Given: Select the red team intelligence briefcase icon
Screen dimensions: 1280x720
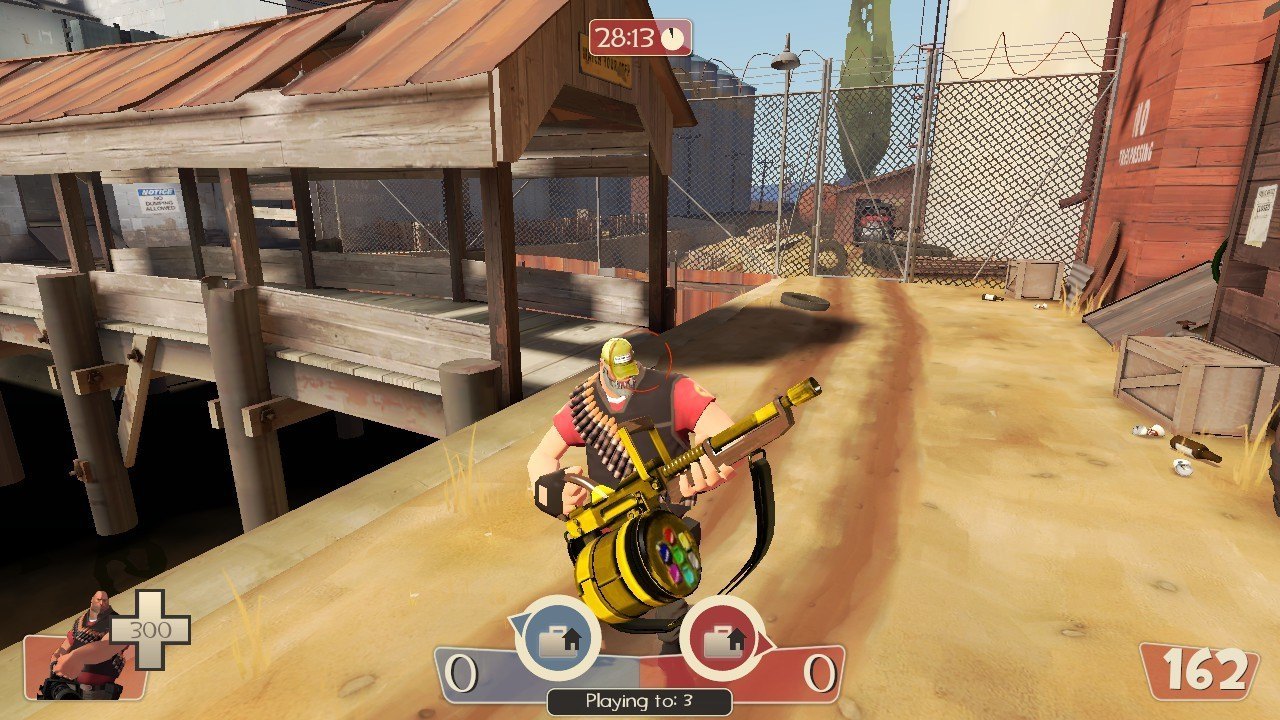Looking at the screenshot, I should pyautogui.click(x=722, y=640).
